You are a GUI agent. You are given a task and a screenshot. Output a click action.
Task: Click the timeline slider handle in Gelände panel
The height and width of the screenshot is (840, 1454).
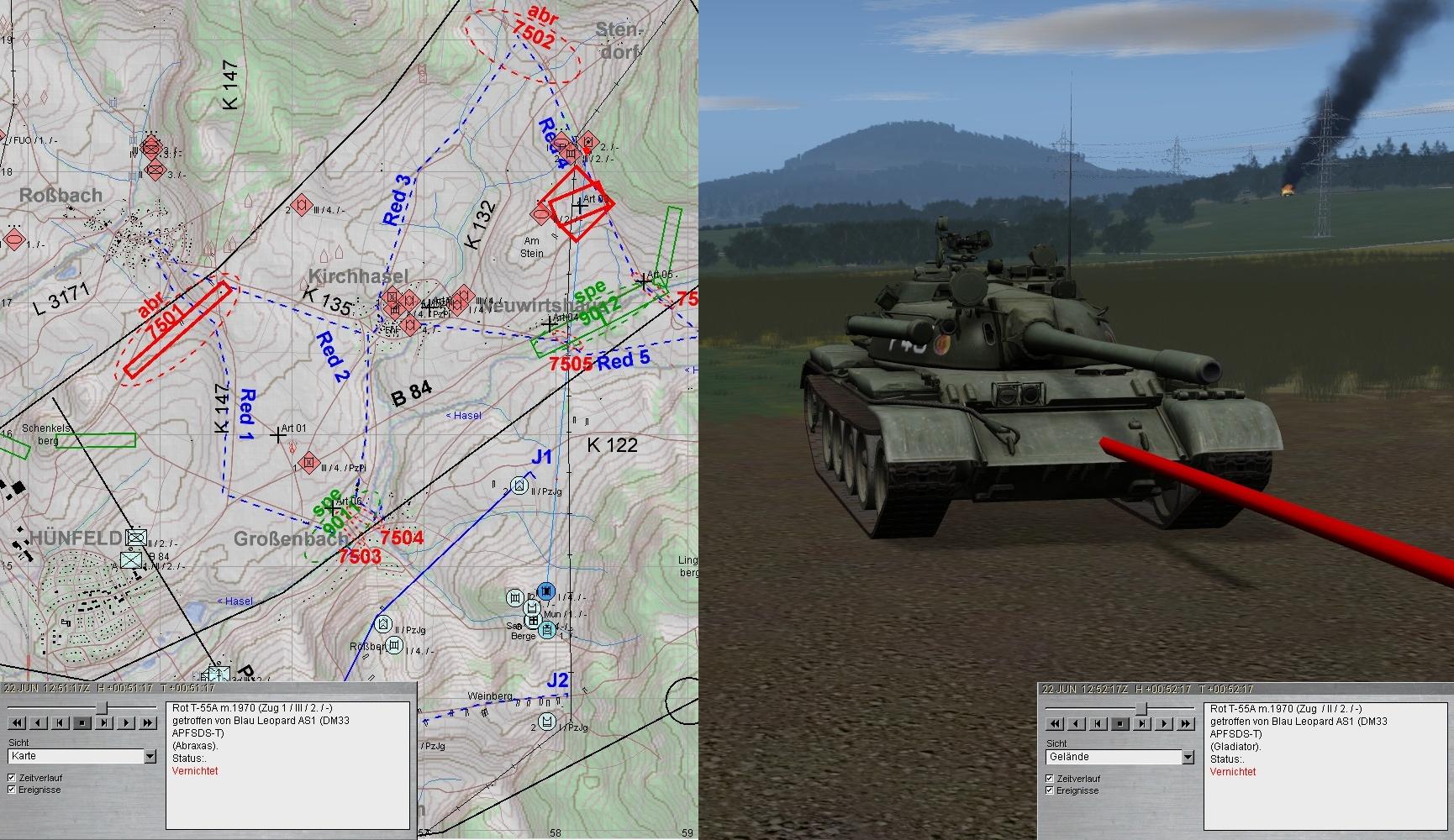pyautogui.click(x=1141, y=709)
